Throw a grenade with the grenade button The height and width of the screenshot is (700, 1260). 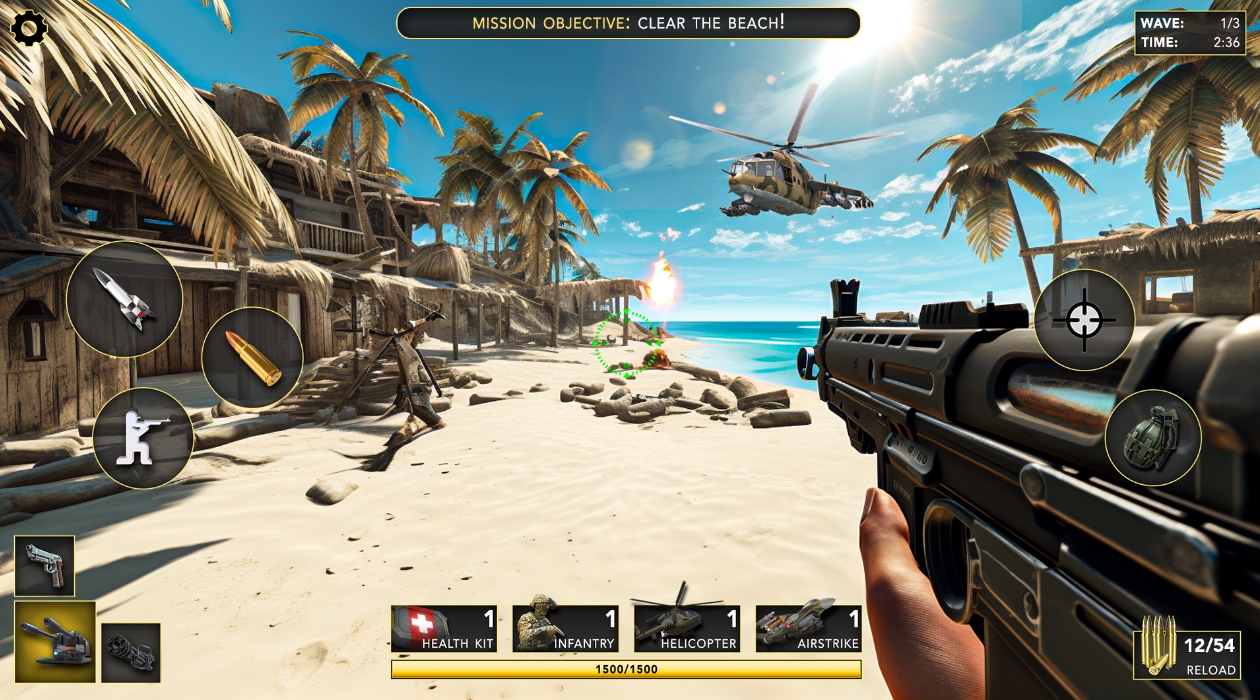1153,438
